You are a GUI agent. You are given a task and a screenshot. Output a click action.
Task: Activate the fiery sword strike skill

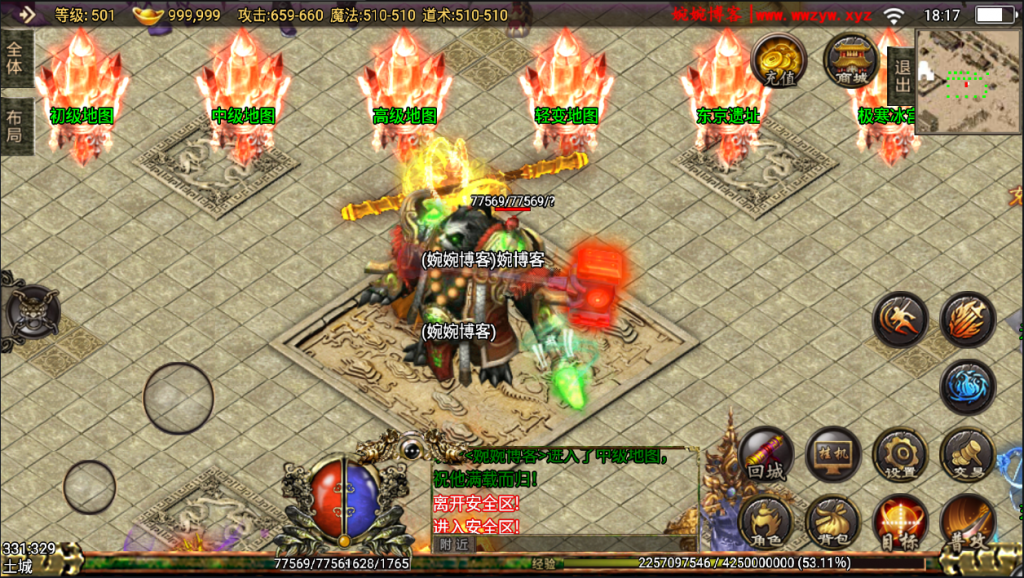point(967,320)
